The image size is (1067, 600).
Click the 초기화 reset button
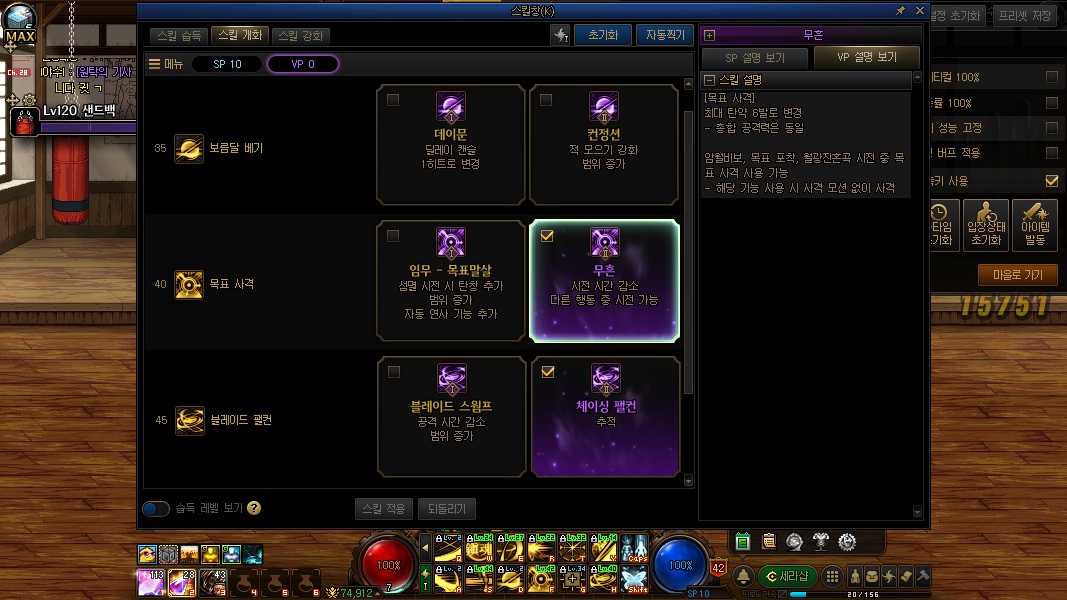click(602, 35)
